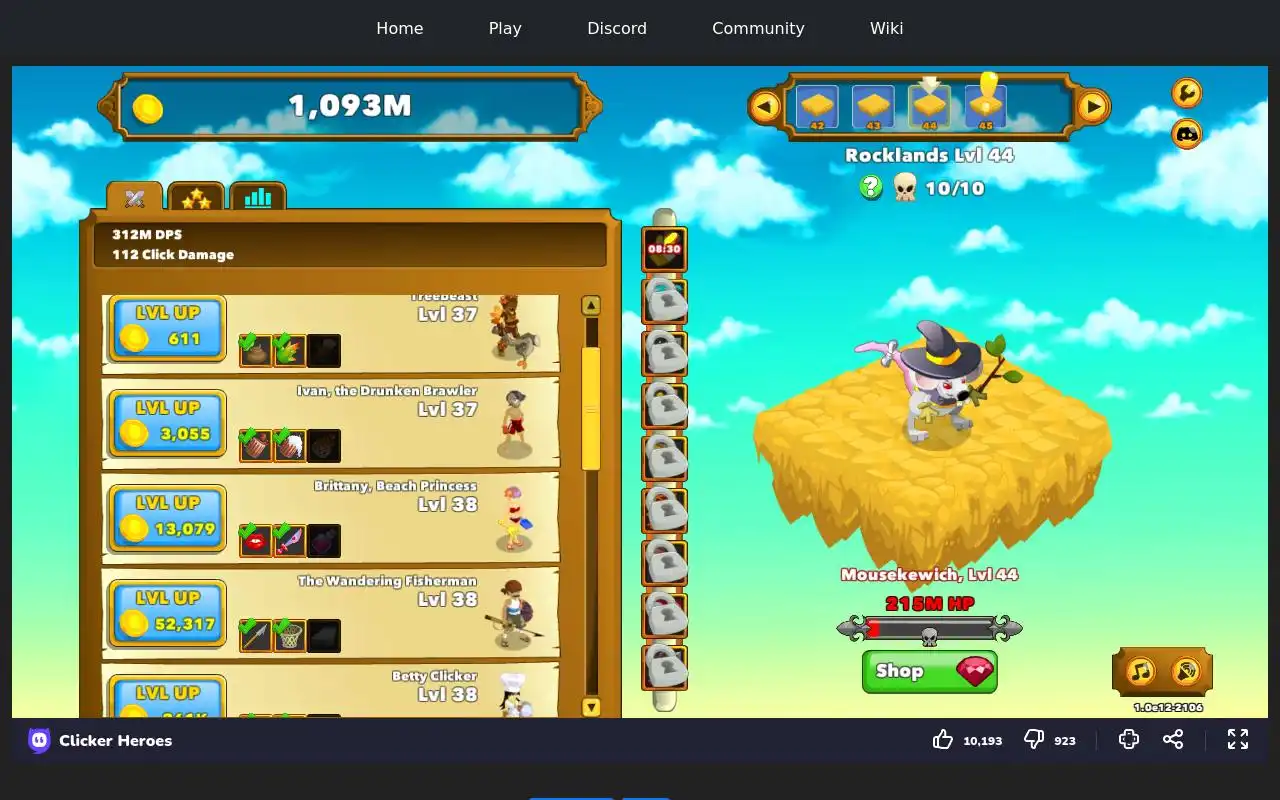This screenshot has width=1280, height=800.
Task: Click the right arrow on zone selector
Action: coord(1093,106)
